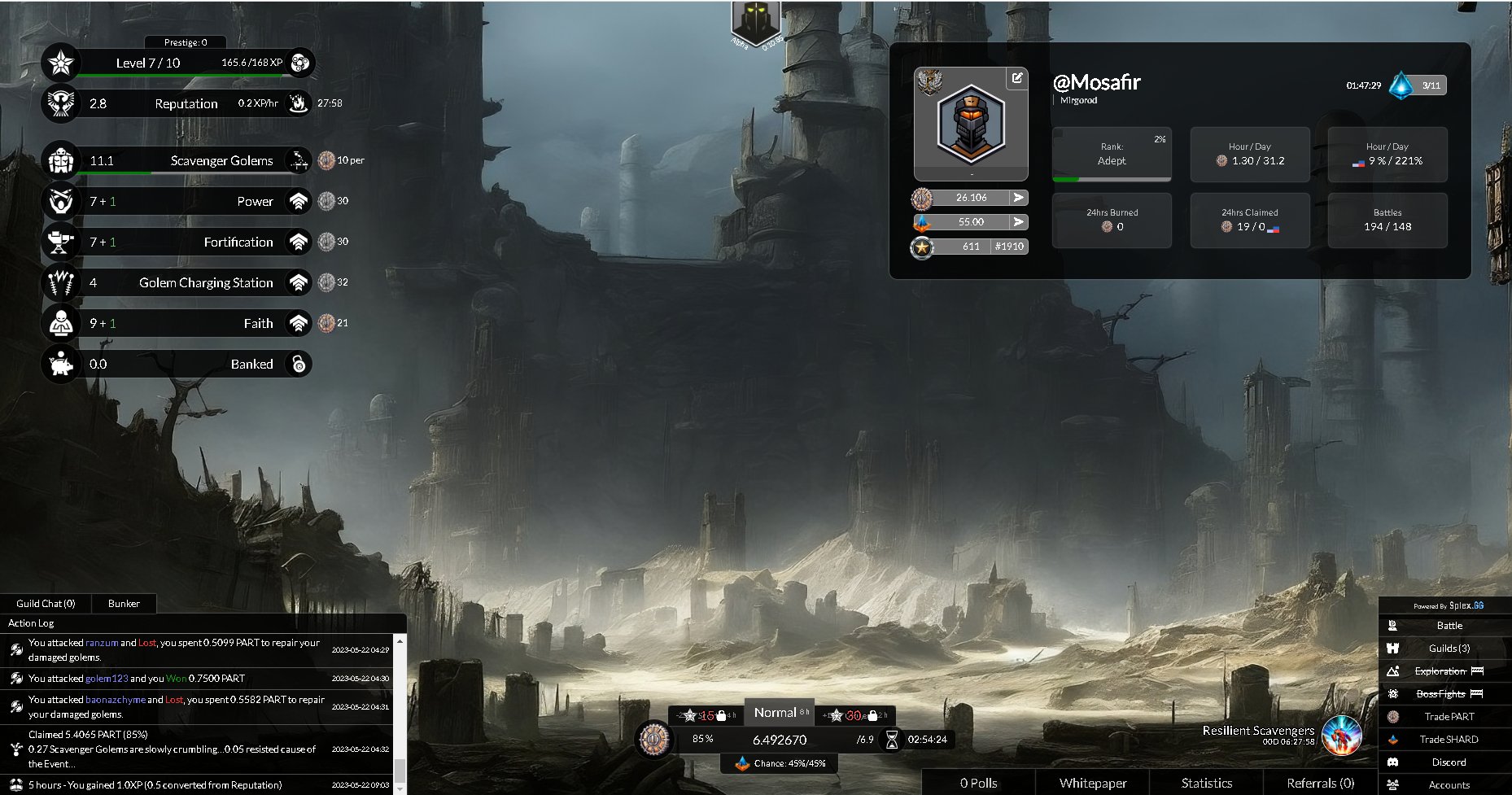The height and width of the screenshot is (795, 1512).
Task: View the 0 Polls panel
Action: tap(978, 783)
